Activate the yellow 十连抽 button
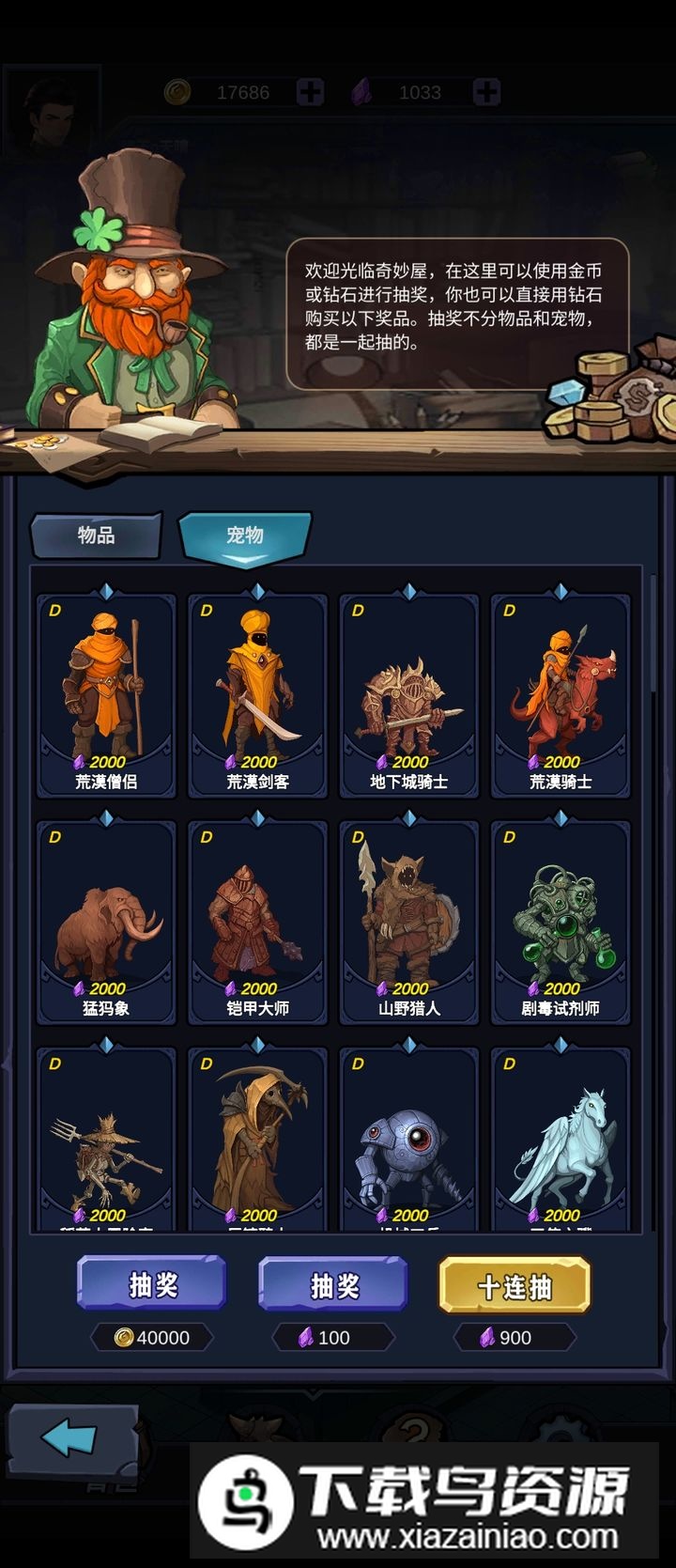Image resolution: width=676 pixels, height=1568 pixels. tap(515, 1285)
